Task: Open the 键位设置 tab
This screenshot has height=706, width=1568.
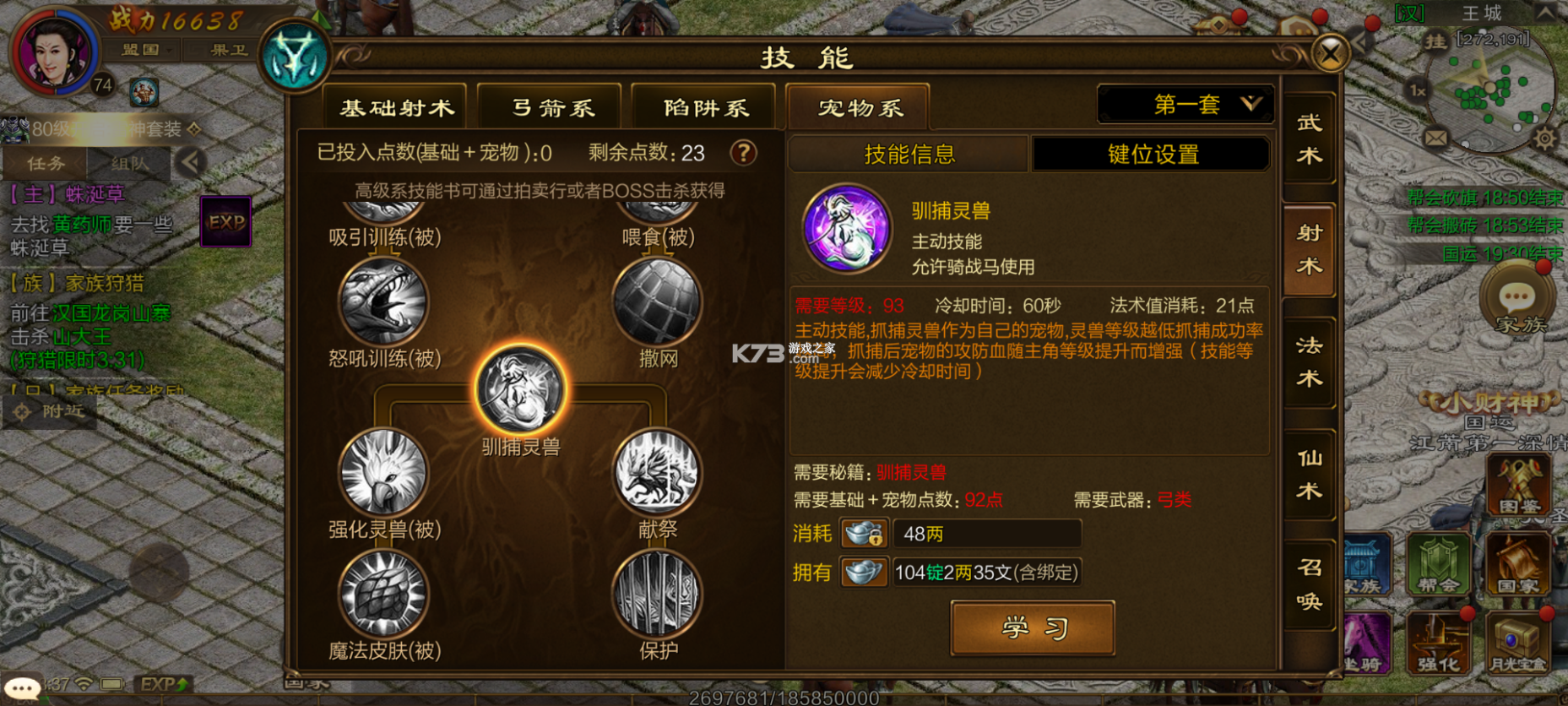Action: [x=1151, y=154]
